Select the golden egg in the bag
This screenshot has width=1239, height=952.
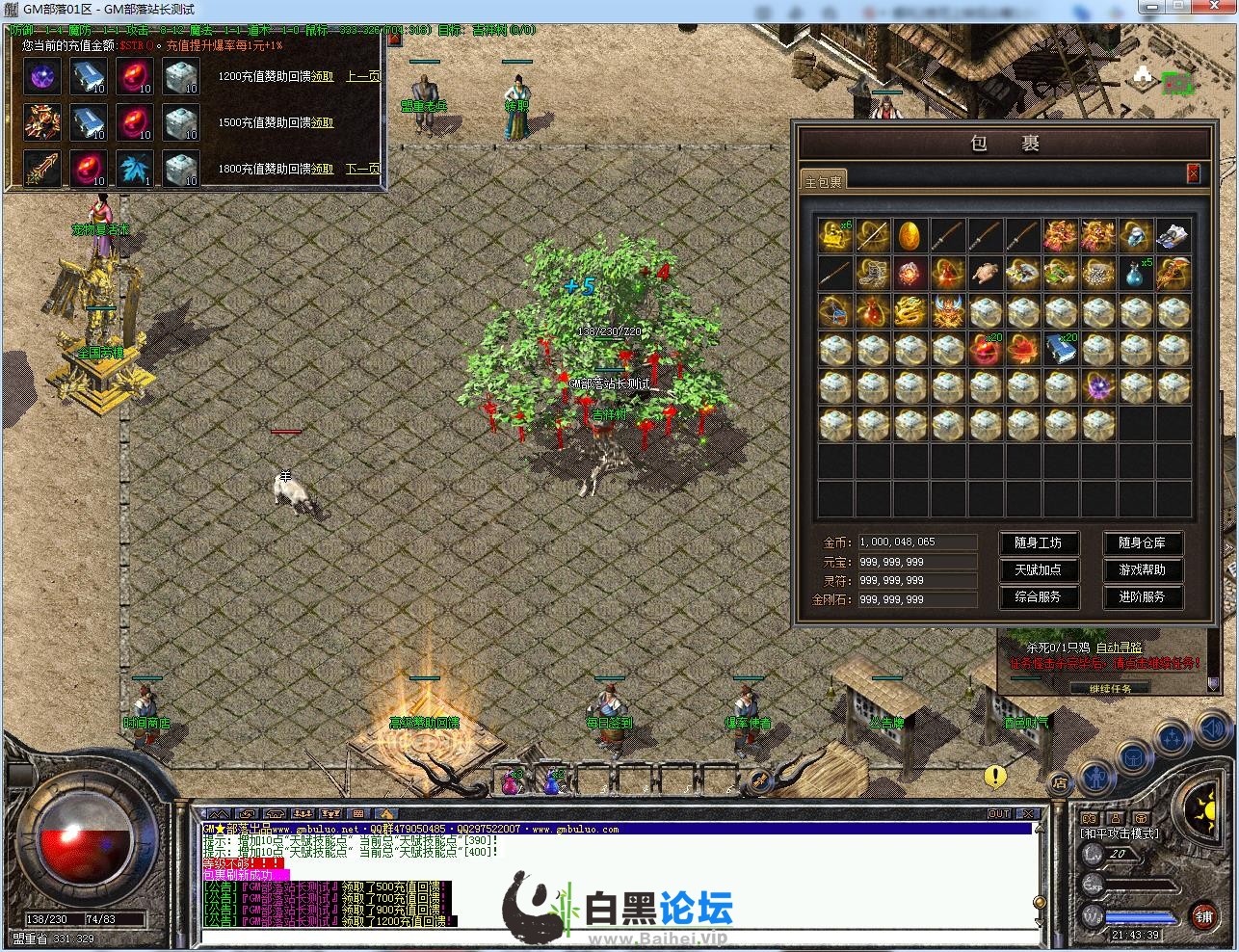[x=909, y=235]
